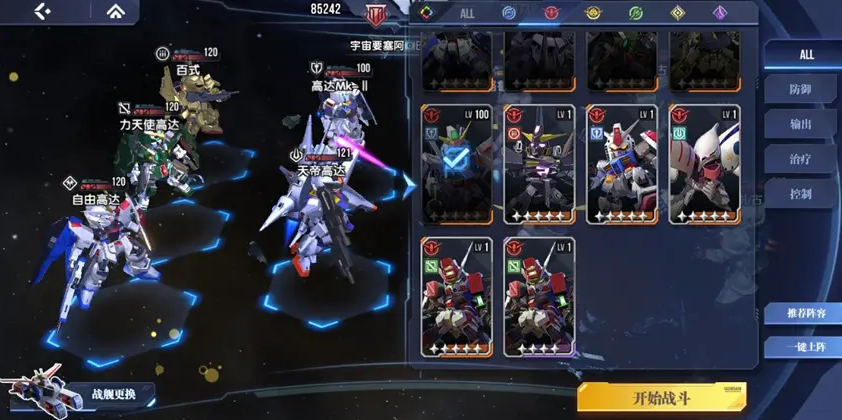
Task: Switch to the 输出 role filter
Action: tap(801, 124)
